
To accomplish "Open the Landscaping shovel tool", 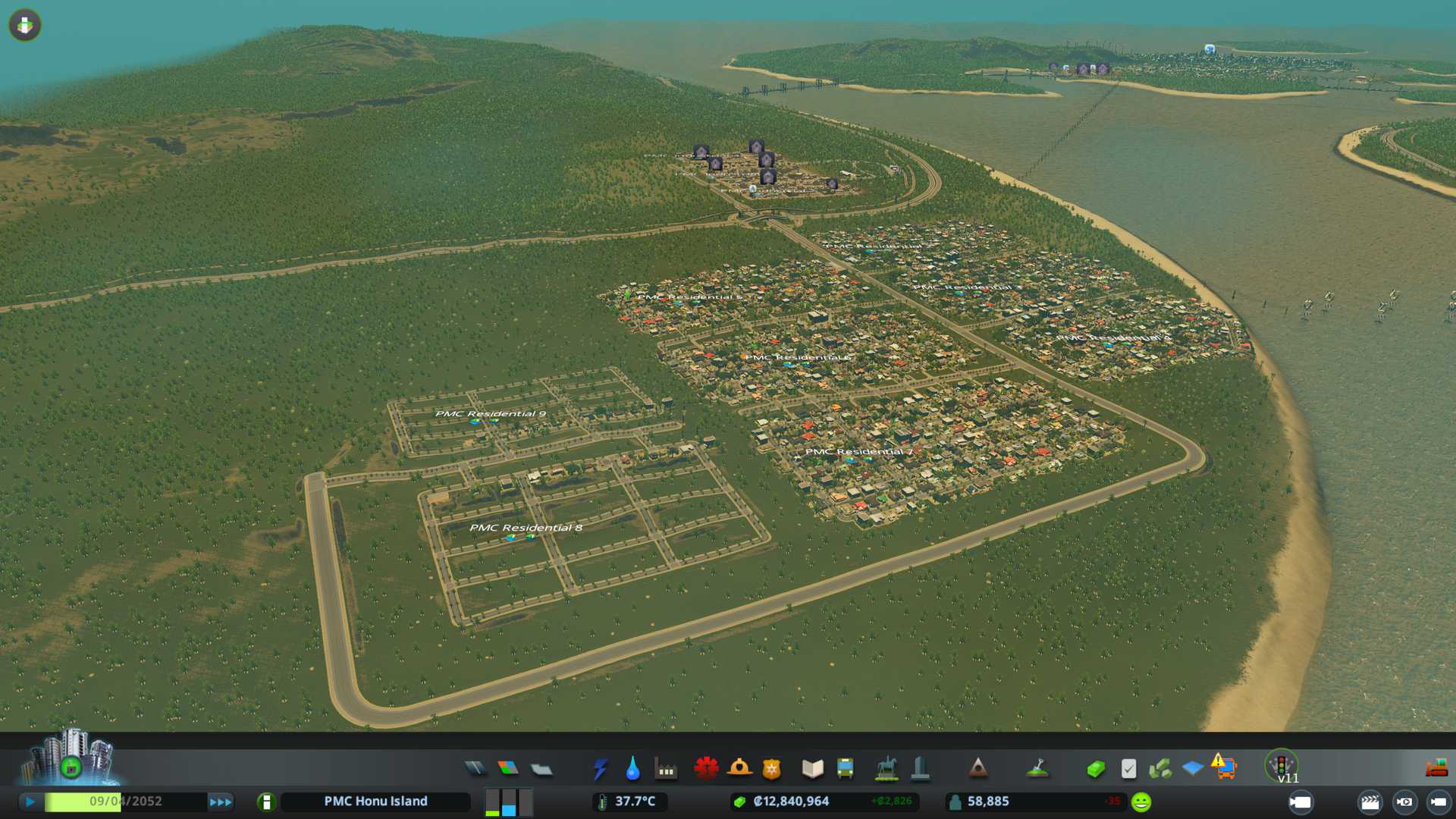I will coord(1037,769).
